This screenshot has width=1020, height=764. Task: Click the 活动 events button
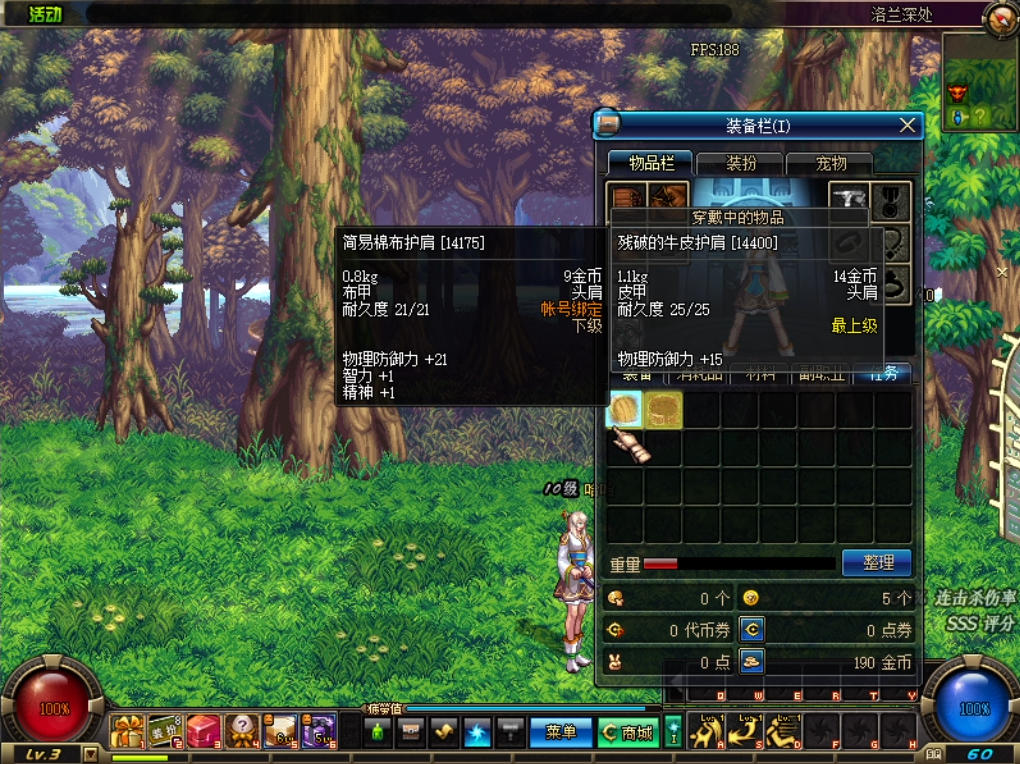pos(44,14)
